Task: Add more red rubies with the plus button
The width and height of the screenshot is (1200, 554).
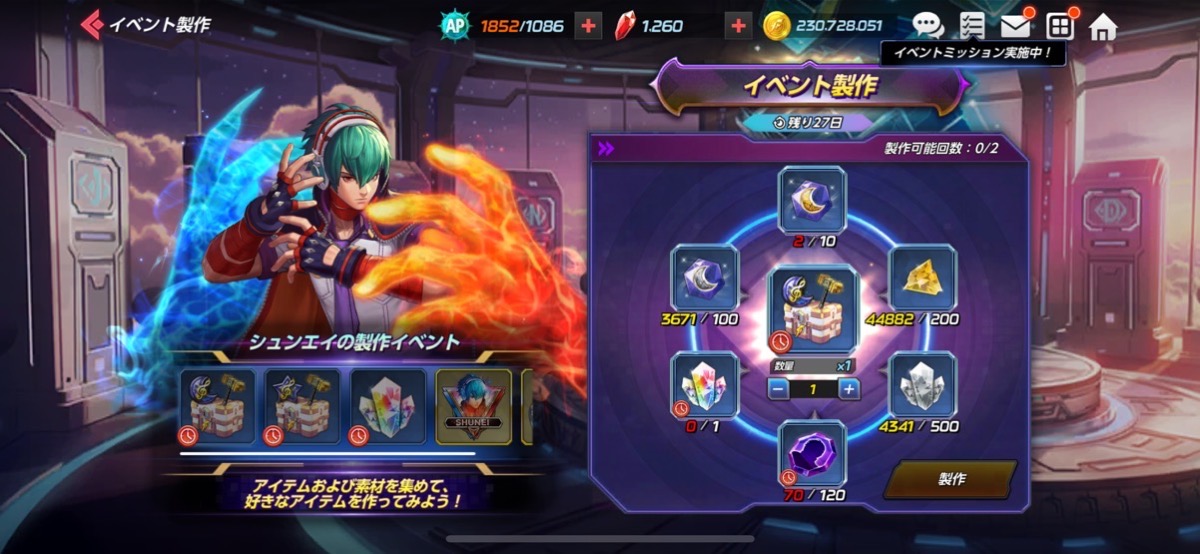Action: (x=738, y=25)
